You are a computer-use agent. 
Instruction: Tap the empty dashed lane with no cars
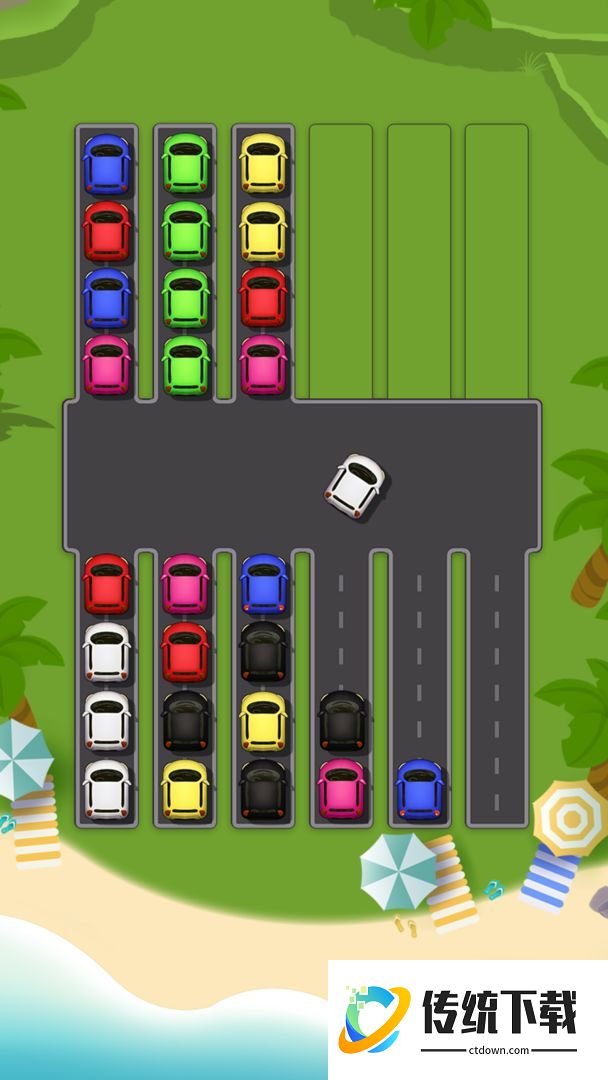[x=497, y=690]
